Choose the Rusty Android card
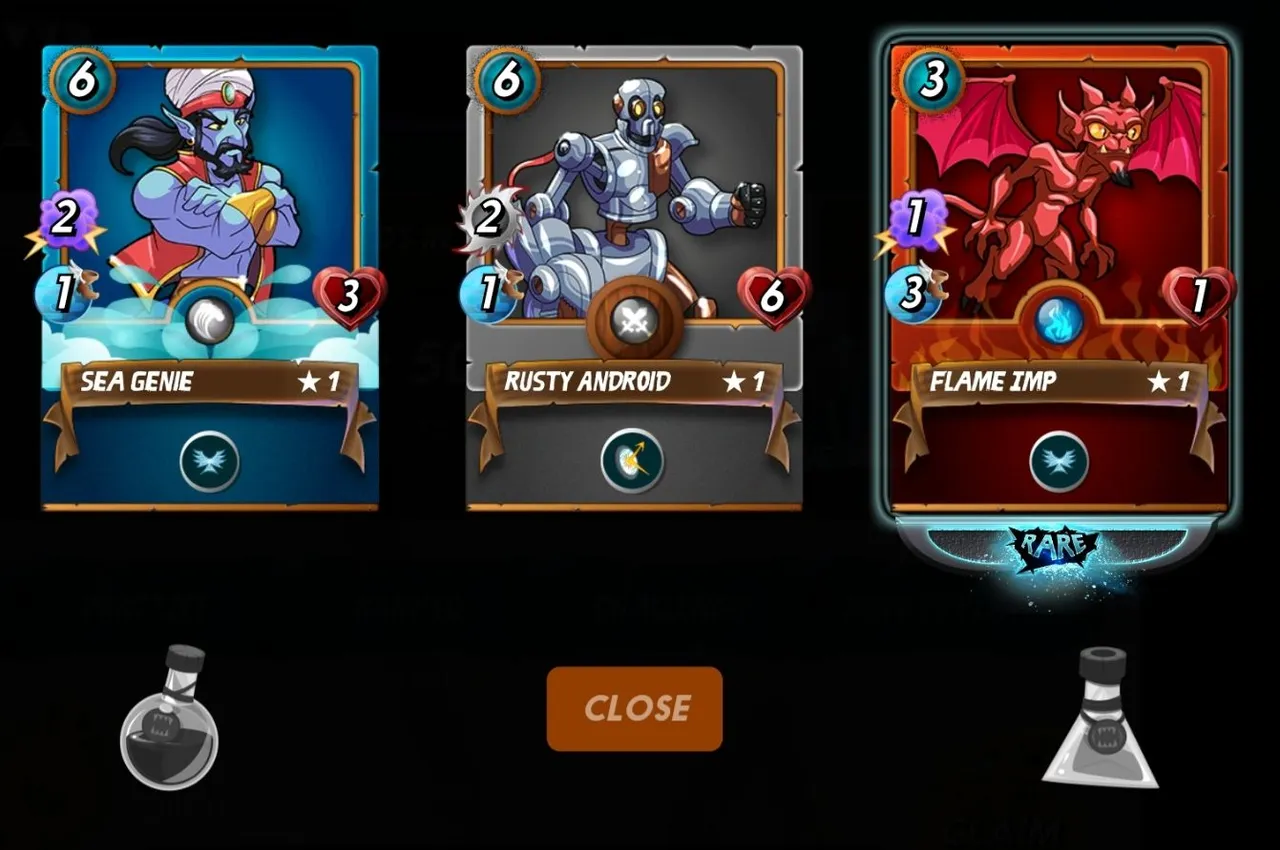This screenshot has height=850, width=1280. point(634,250)
